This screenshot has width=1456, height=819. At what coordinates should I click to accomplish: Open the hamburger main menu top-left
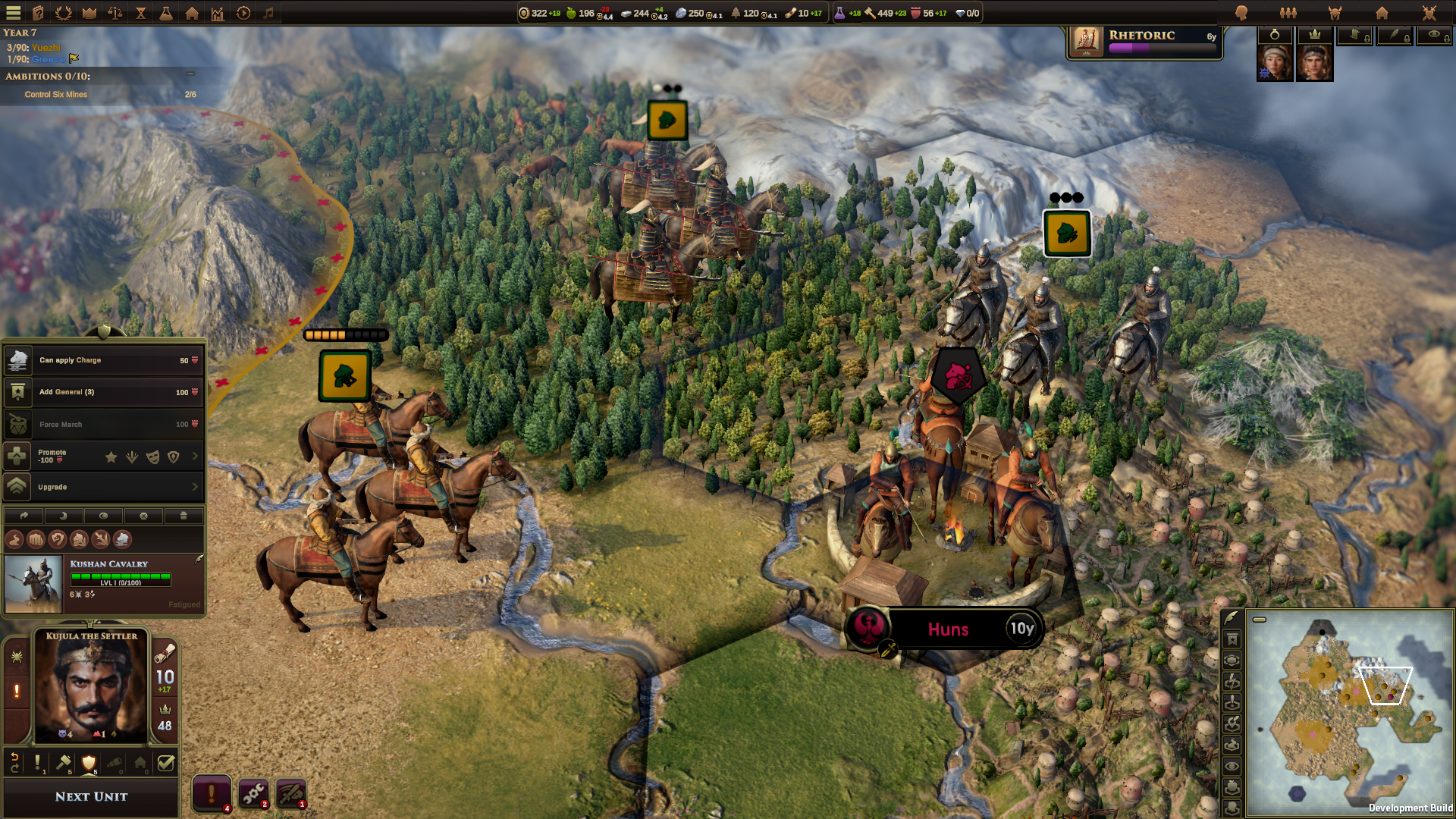pyautogui.click(x=13, y=13)
